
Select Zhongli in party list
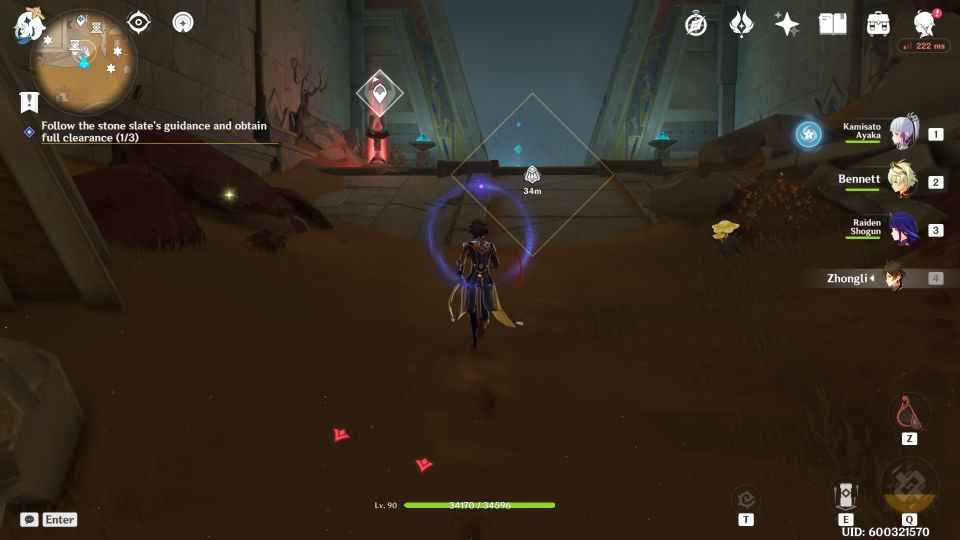(893, 278)
